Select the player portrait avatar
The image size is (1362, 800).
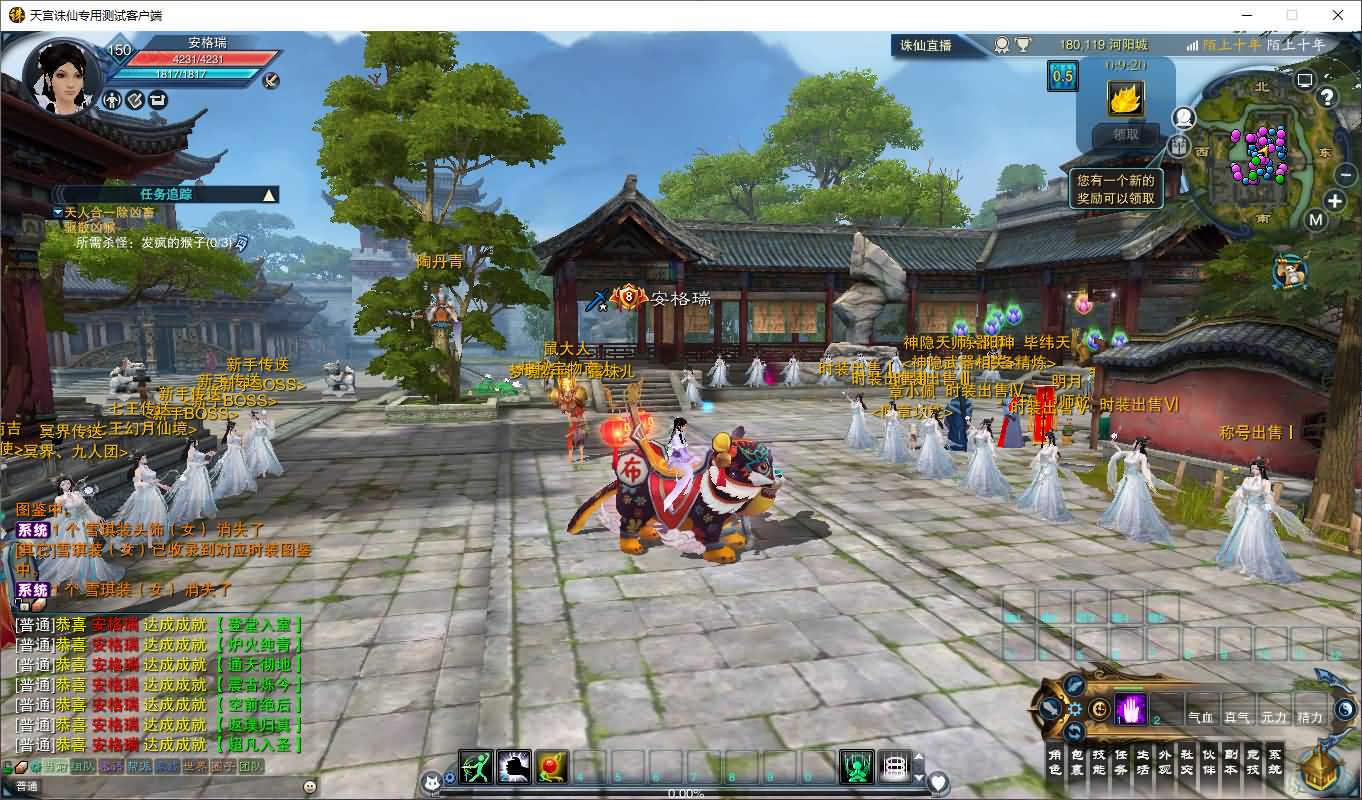[60, 77]
